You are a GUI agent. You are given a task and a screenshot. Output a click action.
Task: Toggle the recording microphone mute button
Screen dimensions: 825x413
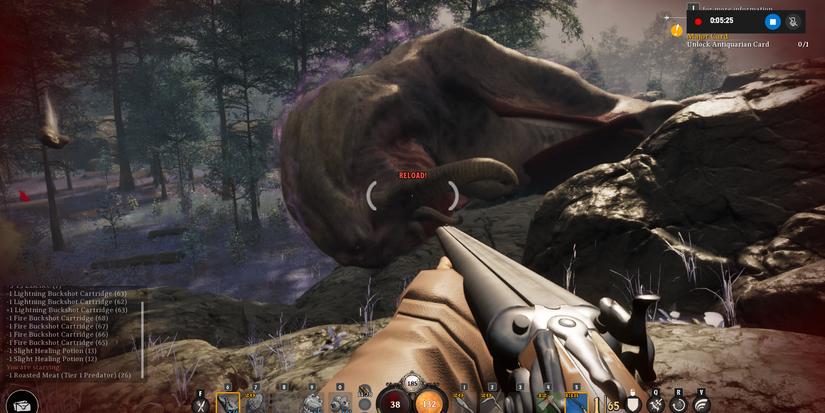click(x=793, y=21)
